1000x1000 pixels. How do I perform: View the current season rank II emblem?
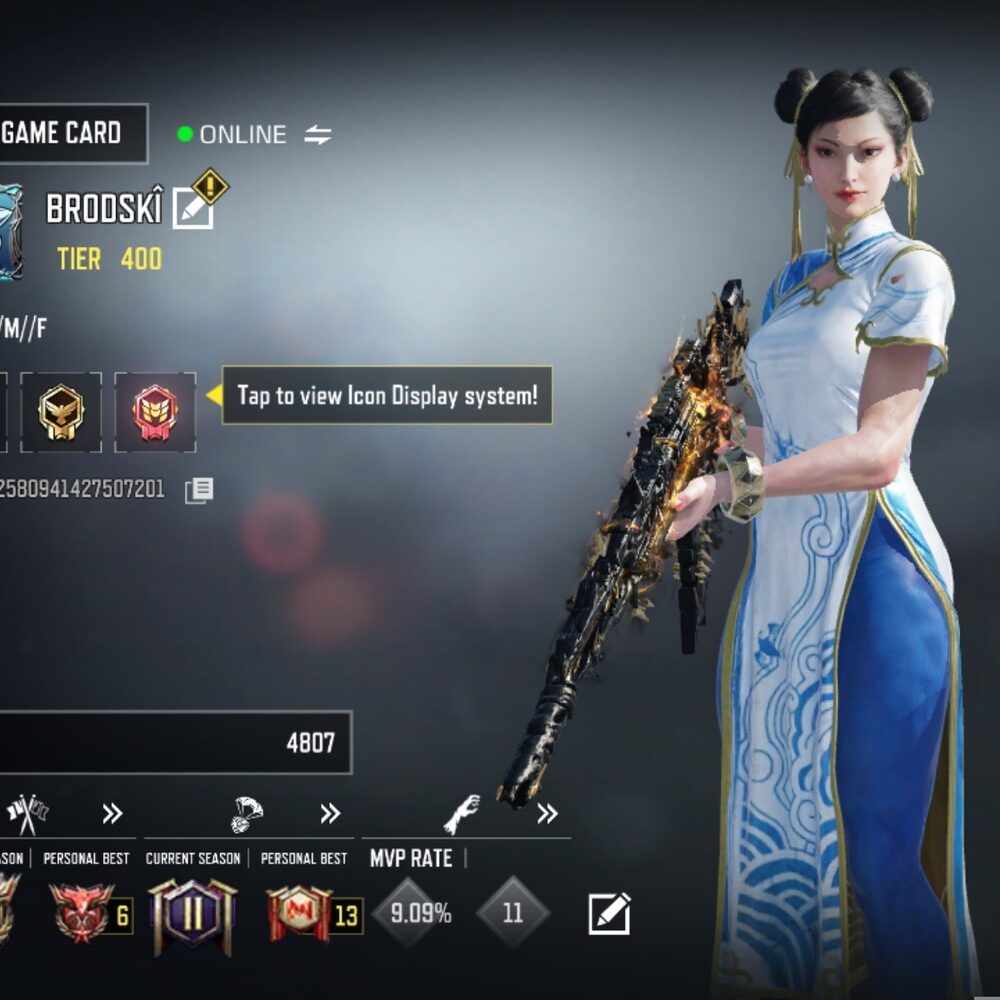tap(193, 915)
